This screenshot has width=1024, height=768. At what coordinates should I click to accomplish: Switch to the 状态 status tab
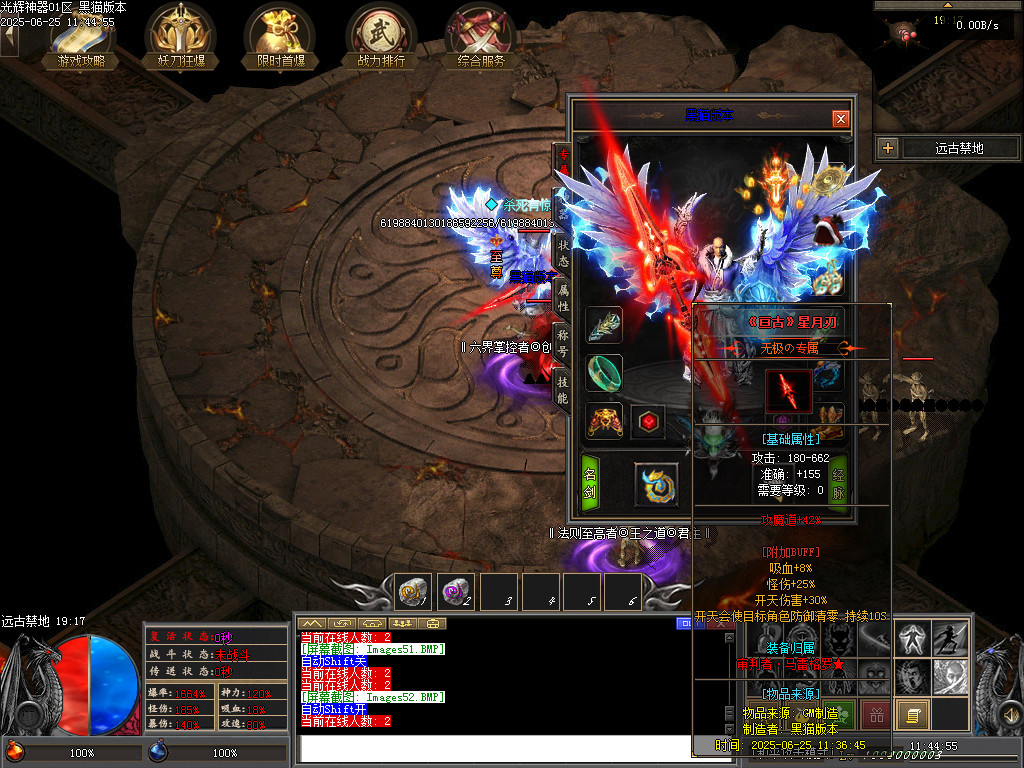(x=563, y=250)
